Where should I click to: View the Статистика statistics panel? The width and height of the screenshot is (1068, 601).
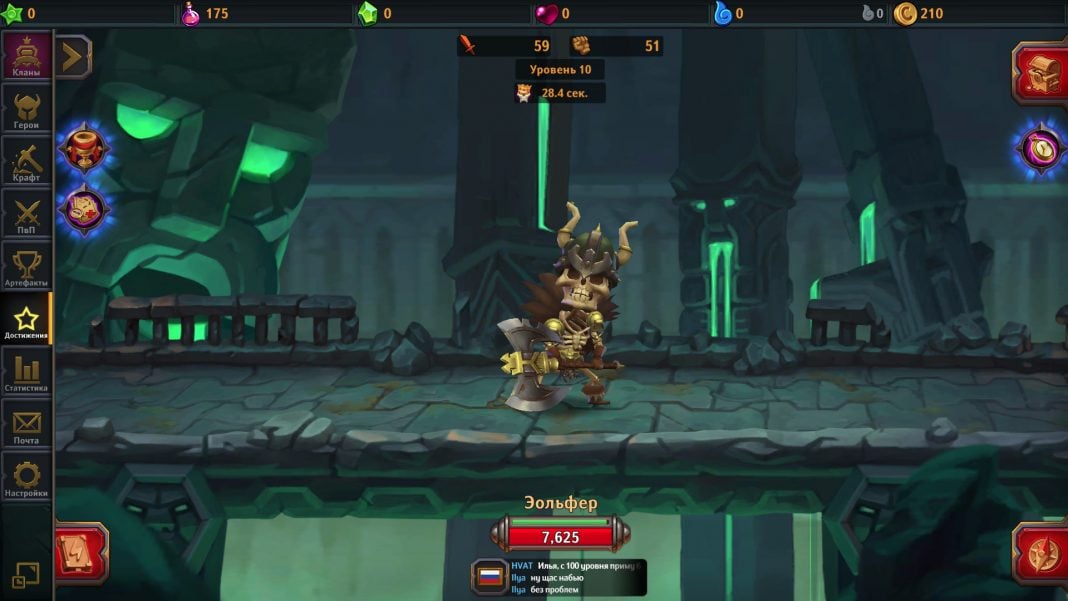(x=26, y=373)
